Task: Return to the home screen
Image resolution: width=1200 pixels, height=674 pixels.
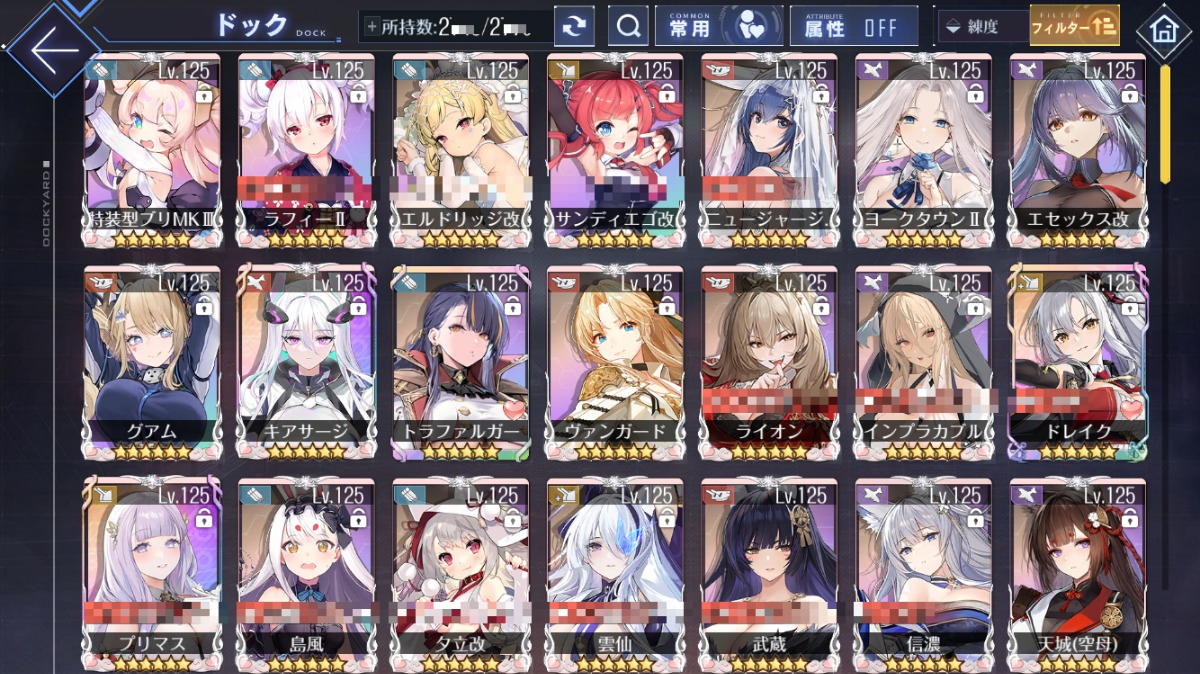Action: click(x=1163, y=29)
